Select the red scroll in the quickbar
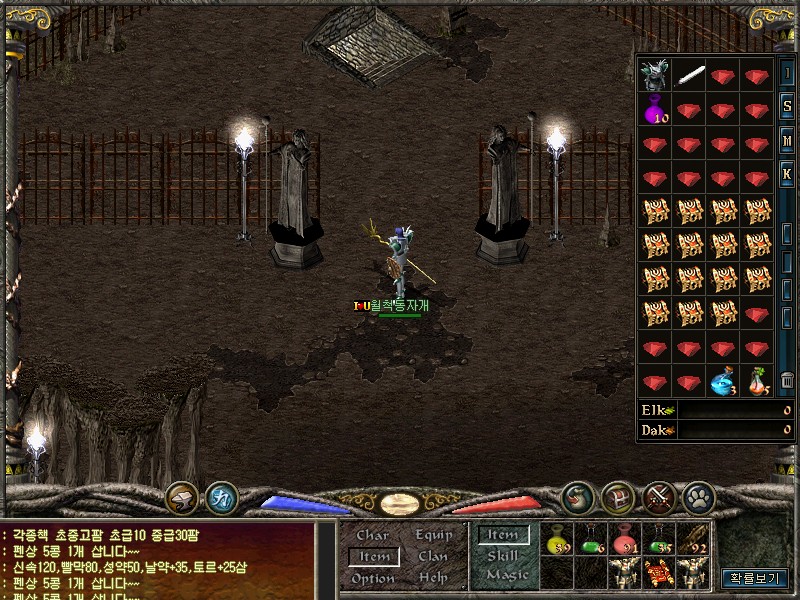Viewport: 800px width, 600px height. point(659,573)
